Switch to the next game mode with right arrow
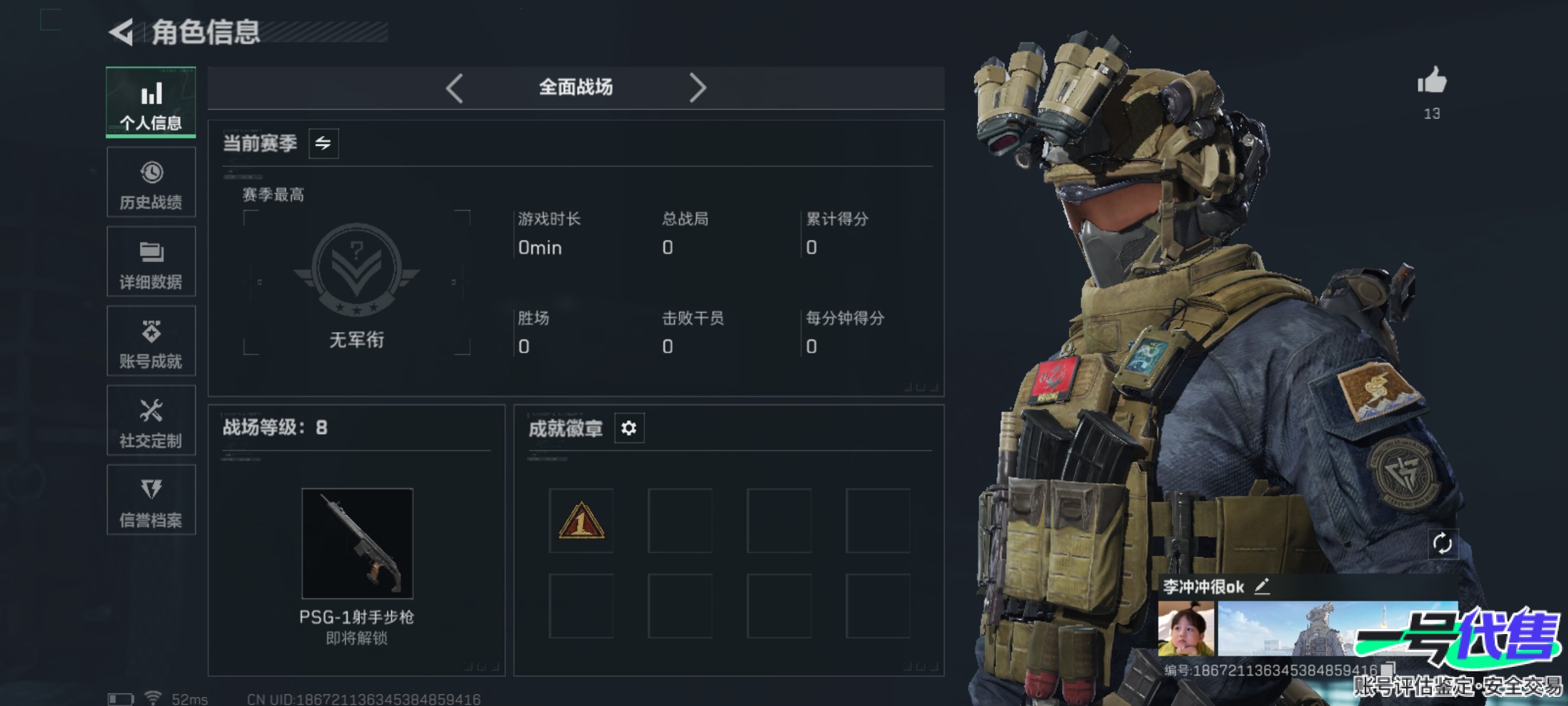 697,88
